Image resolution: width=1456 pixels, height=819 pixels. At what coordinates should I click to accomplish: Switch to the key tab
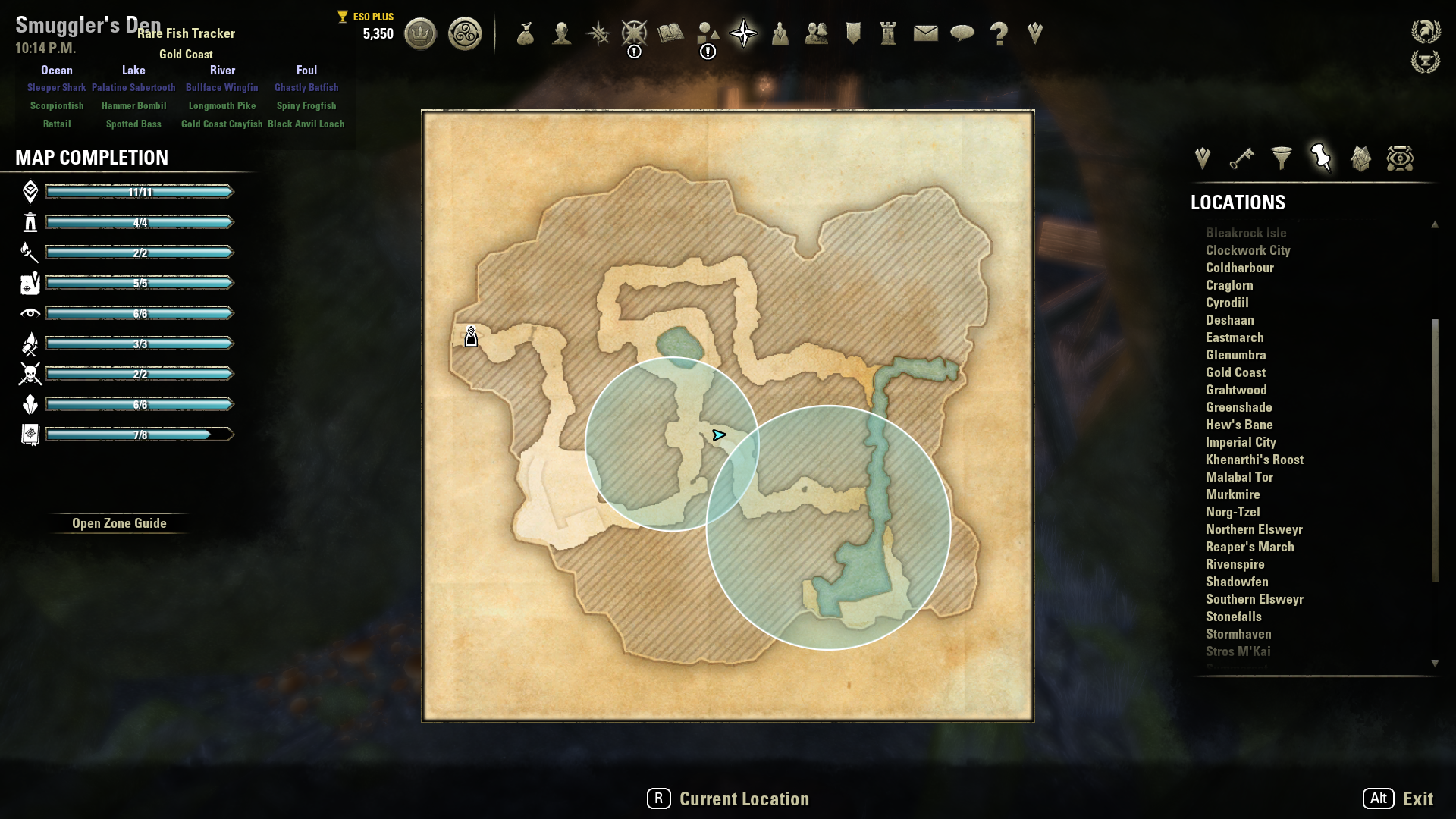tap(1241, 158)
